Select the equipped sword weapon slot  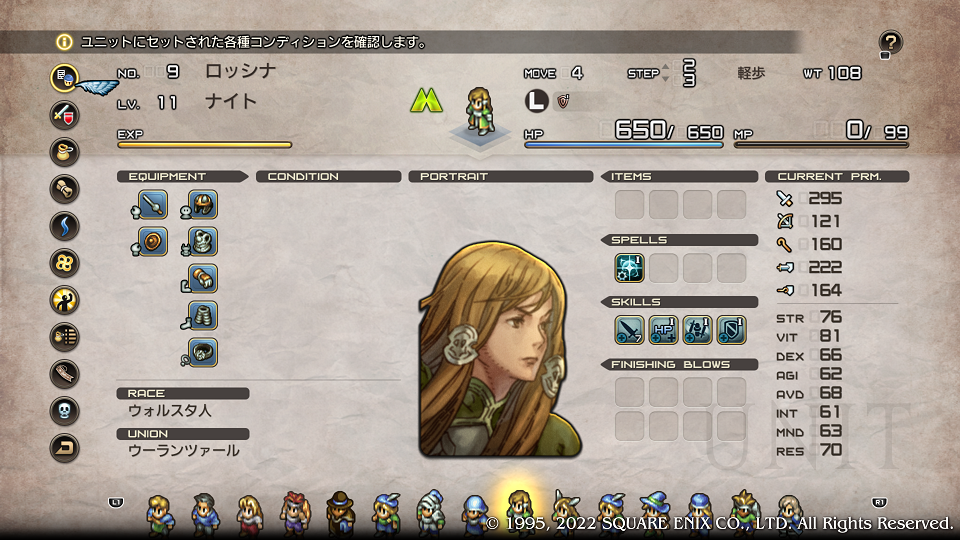(153, 205)
